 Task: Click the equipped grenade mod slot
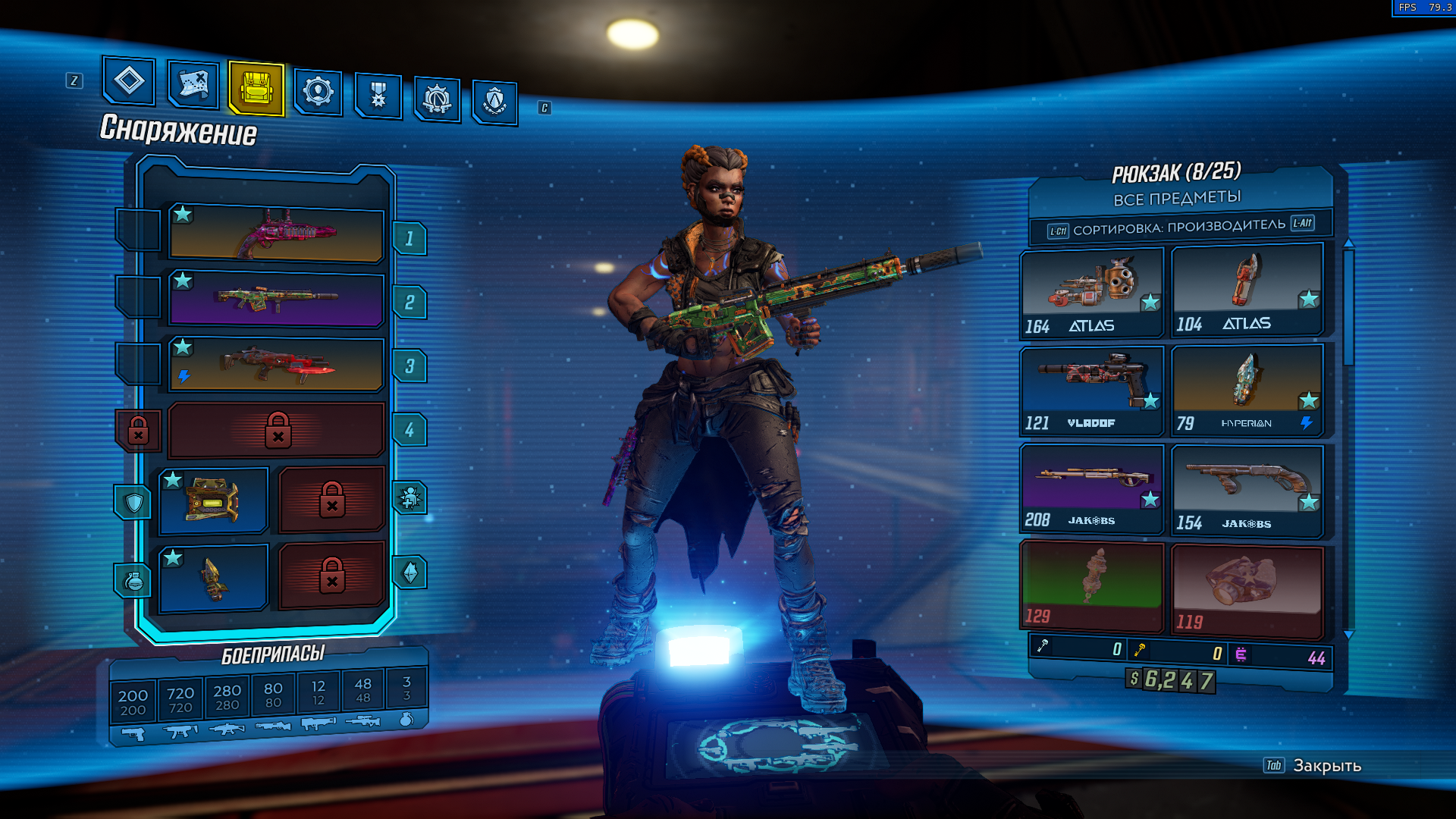tap(213, 578)
